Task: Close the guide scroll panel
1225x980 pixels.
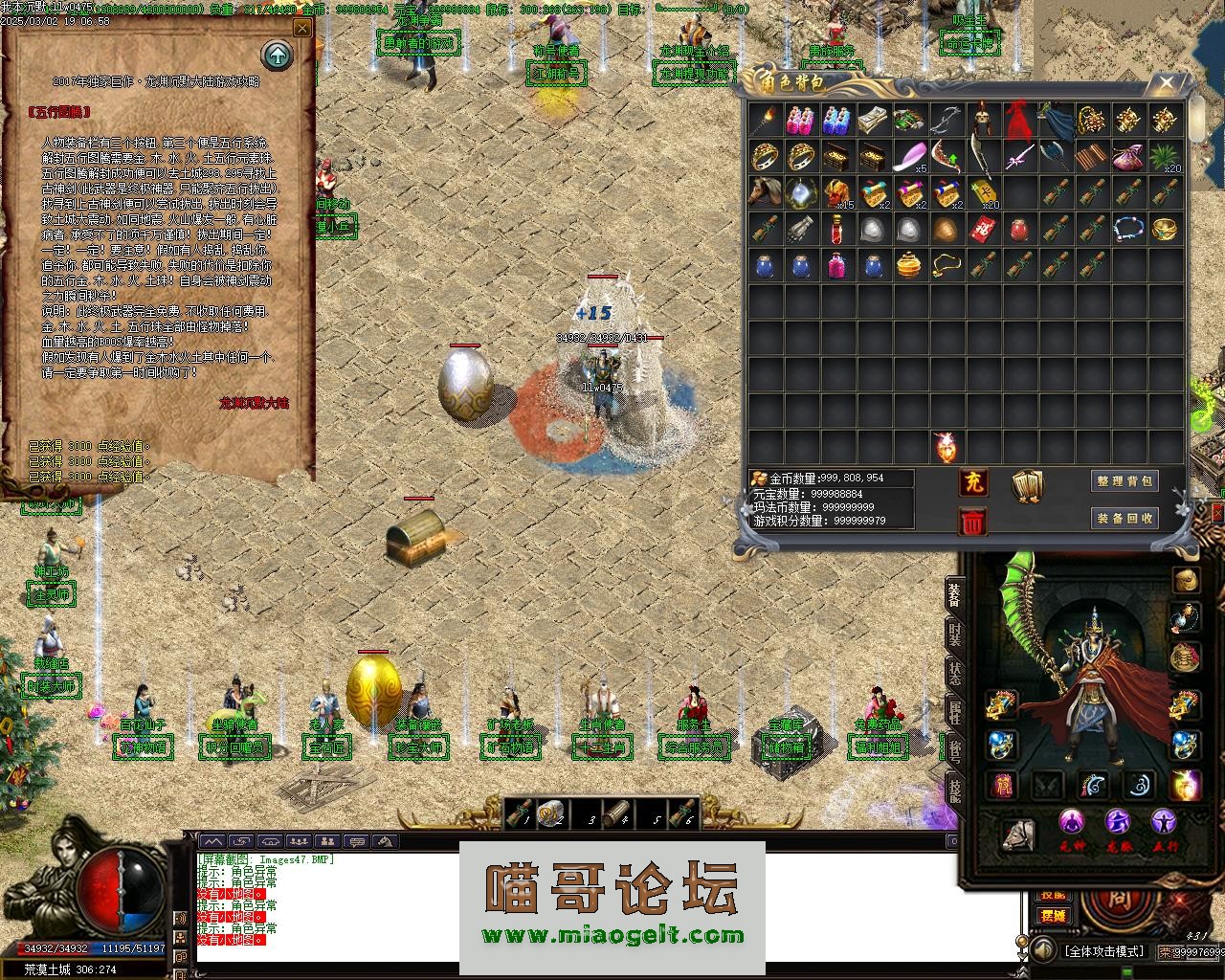Action: (x=302, y=29)
